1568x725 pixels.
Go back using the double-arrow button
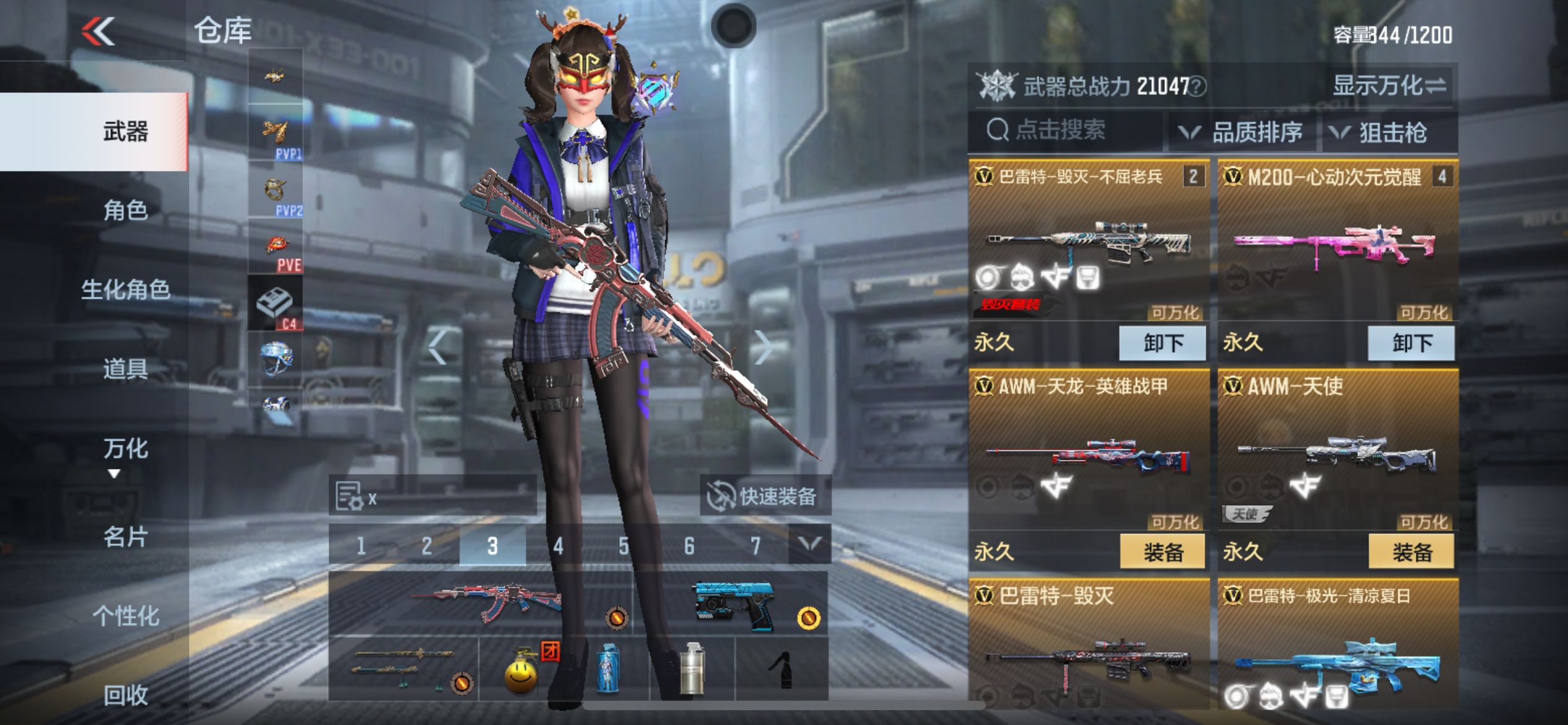coord(98,31)
